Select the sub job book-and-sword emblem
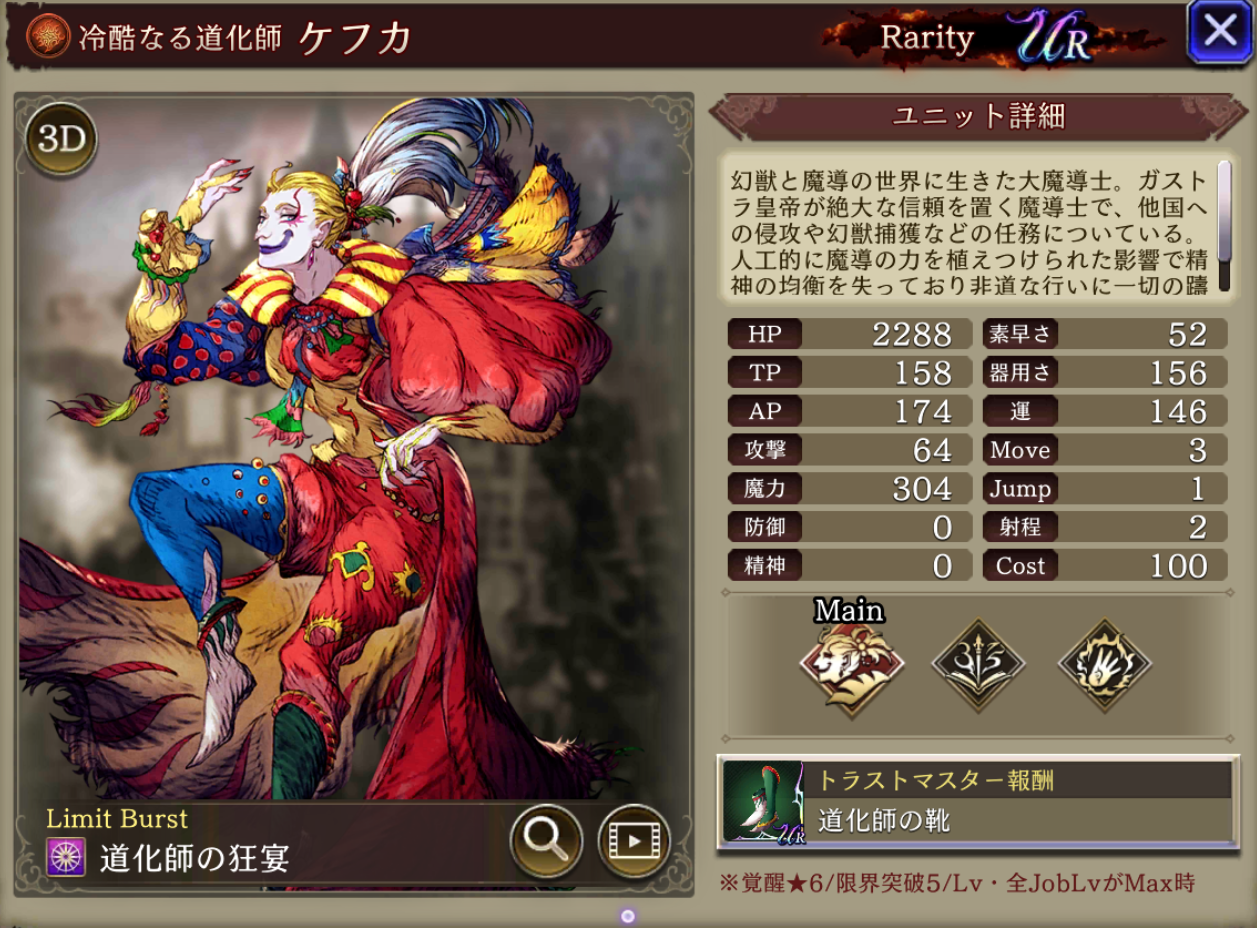1257x928 pixels. pyautogui.click(x=978, y=665)
